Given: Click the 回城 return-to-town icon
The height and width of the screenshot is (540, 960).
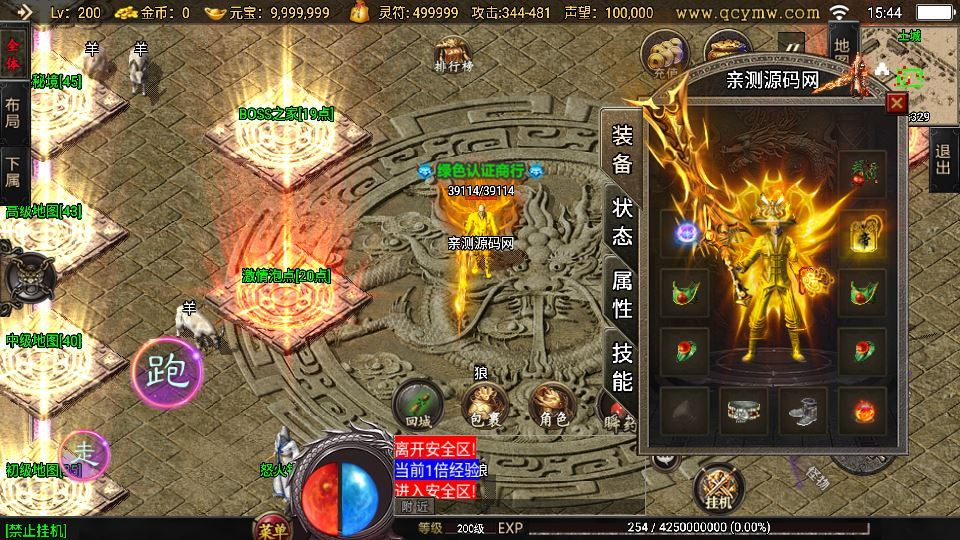Looking at the screenshot, I should [x=418, y=405].
